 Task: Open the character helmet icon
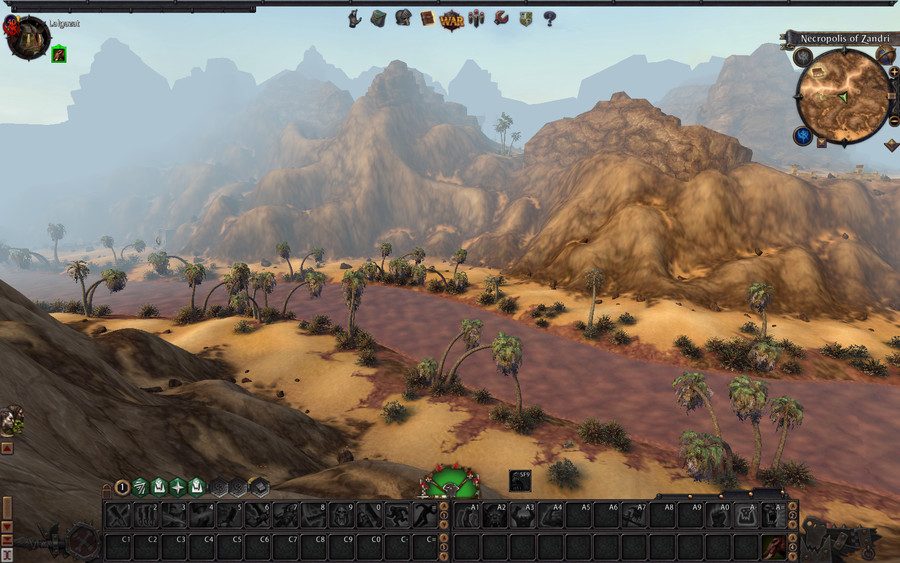tap(403, 18)
